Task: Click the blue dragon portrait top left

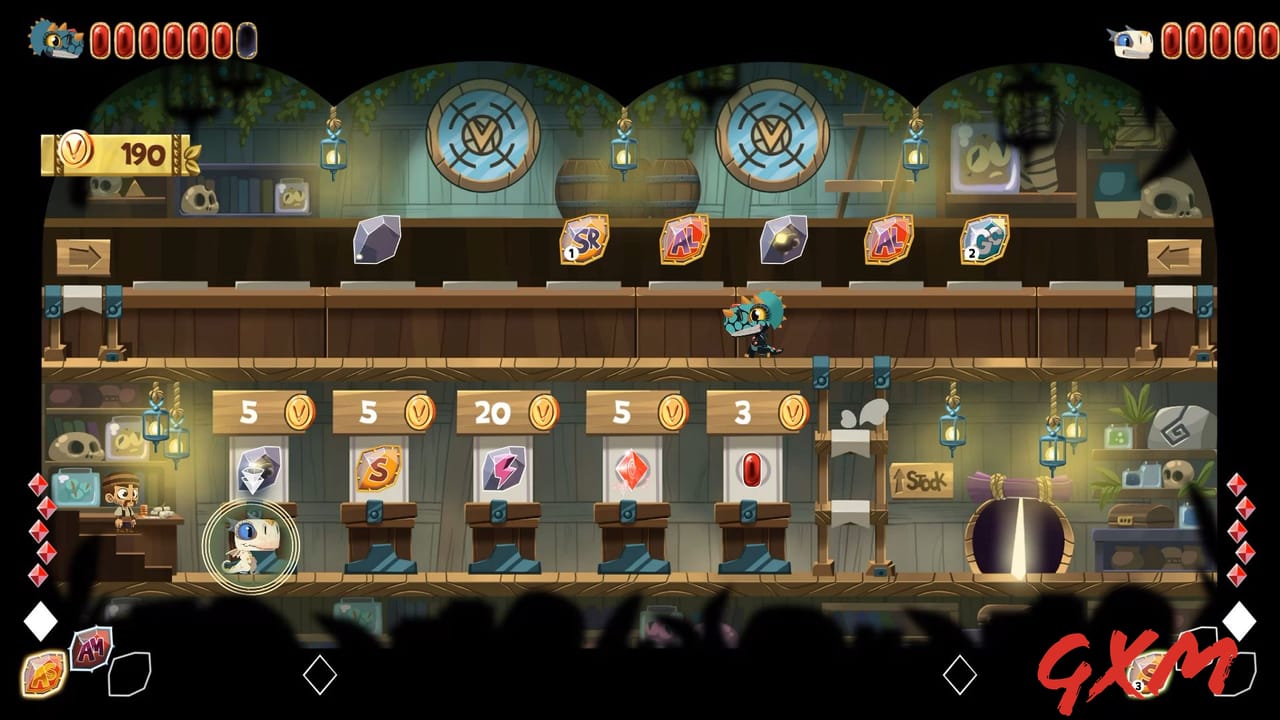Action: (56, 36)
